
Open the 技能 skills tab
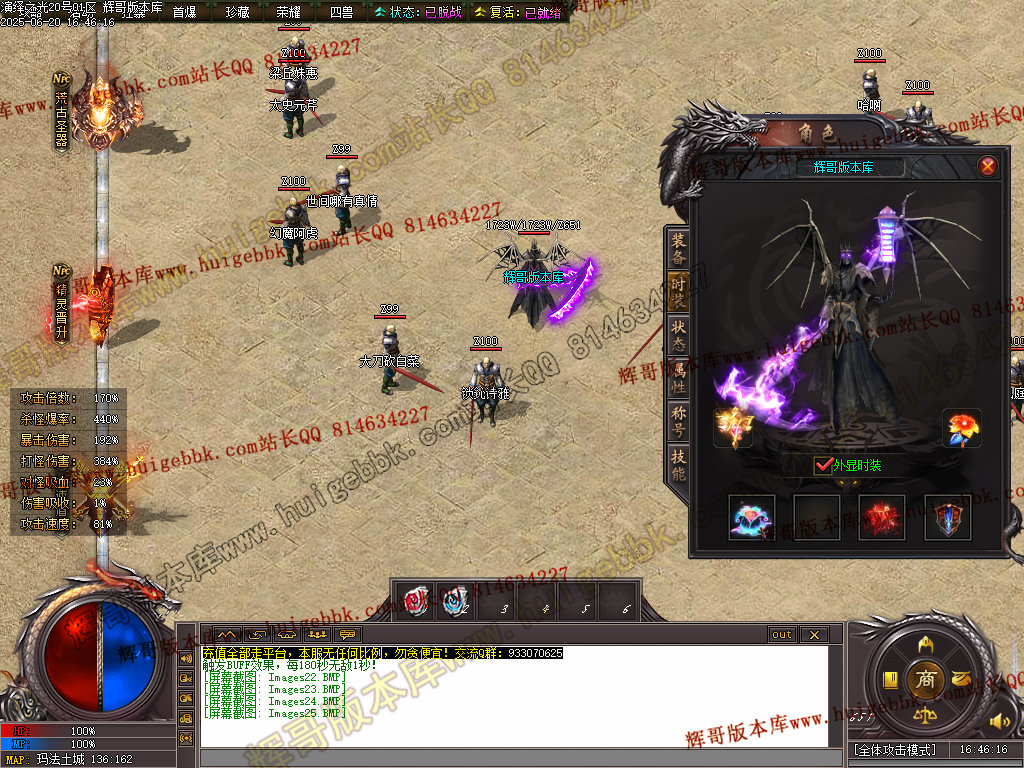point(679,465)
